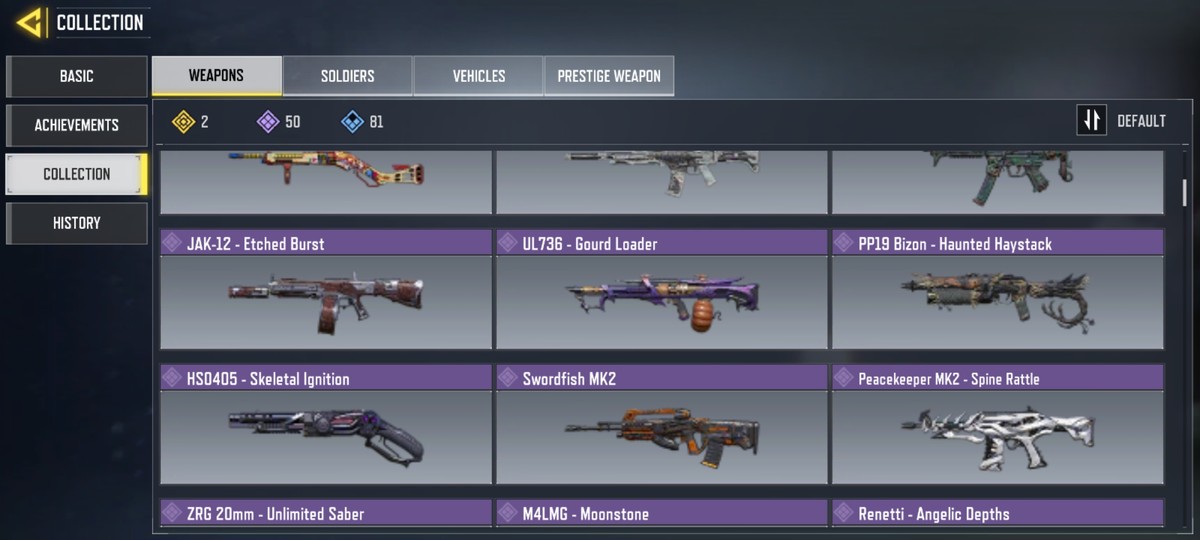
Task: Switch to the Prestige Weapon tab
Action: [x=609, y=76]
